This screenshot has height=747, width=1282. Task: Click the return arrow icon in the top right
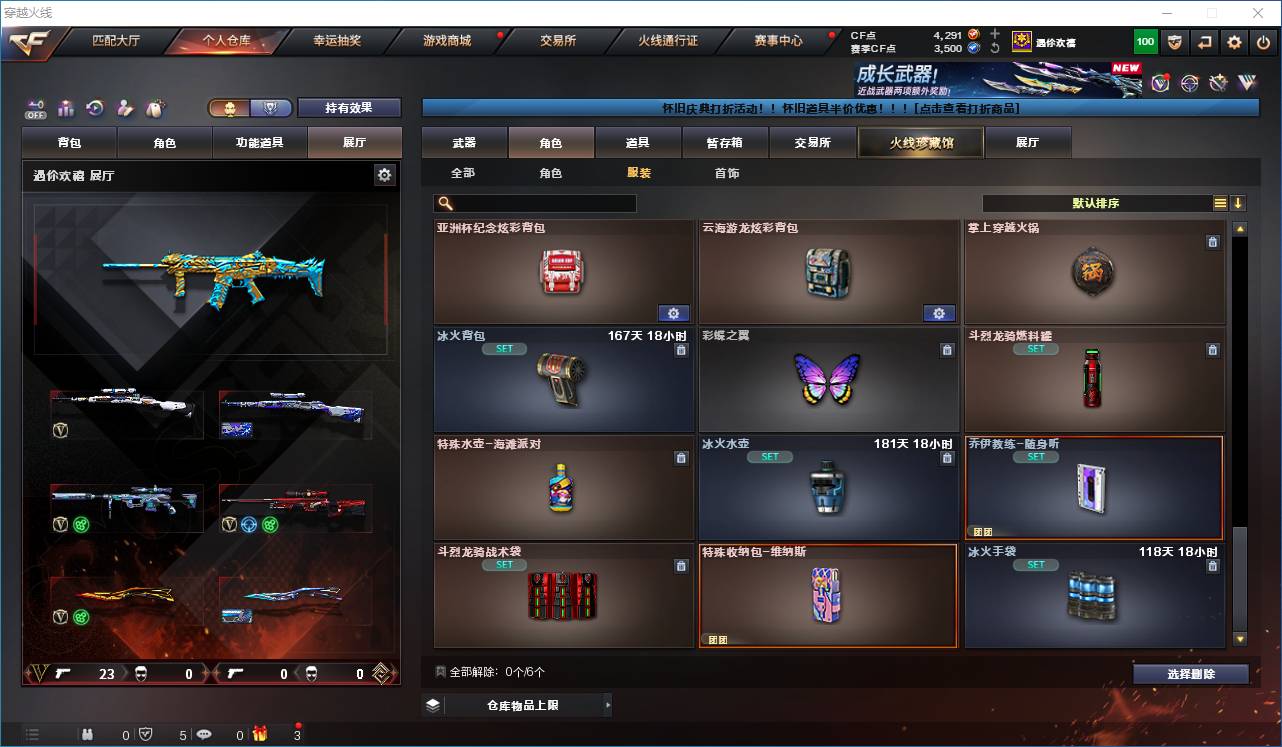[1204, 41]
